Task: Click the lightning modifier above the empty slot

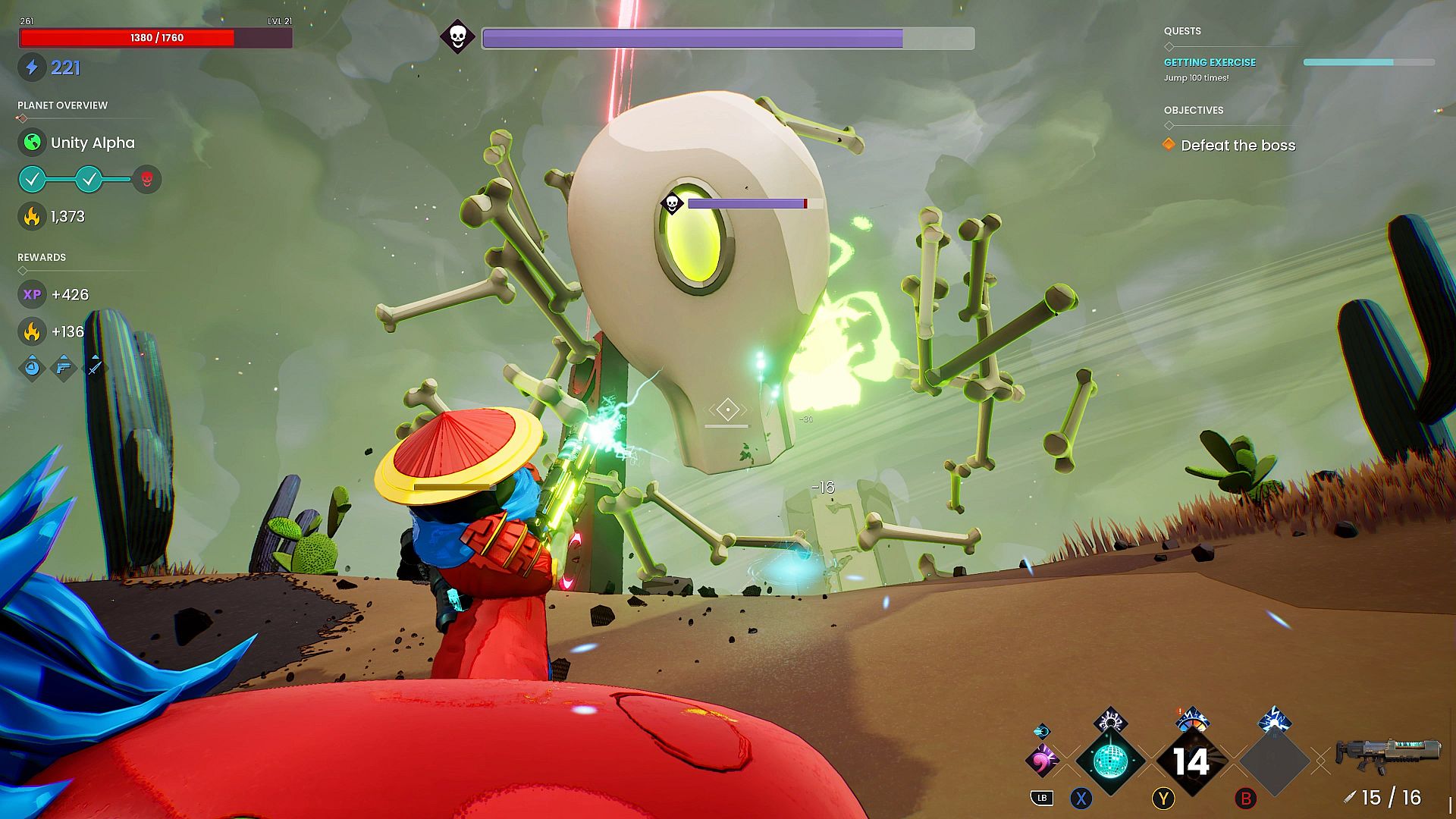Action: pyautogui.click(x=1274, y=720)
